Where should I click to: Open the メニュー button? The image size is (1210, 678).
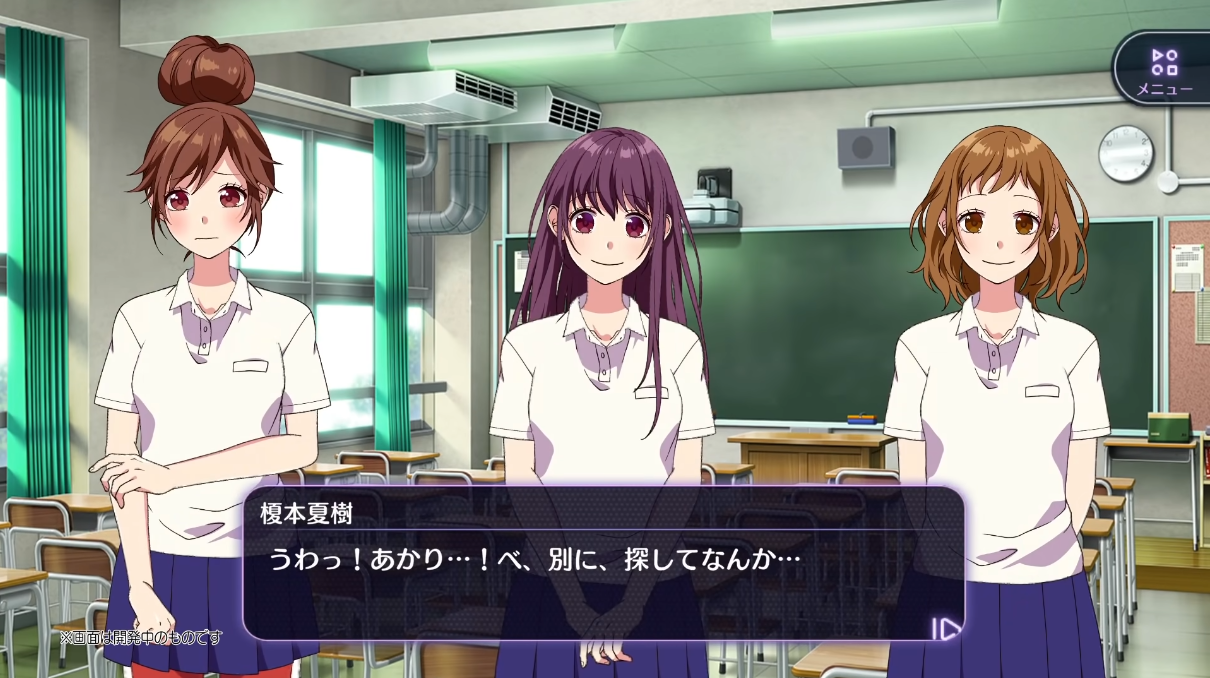pyautogui.click(x=1164, y=70)
